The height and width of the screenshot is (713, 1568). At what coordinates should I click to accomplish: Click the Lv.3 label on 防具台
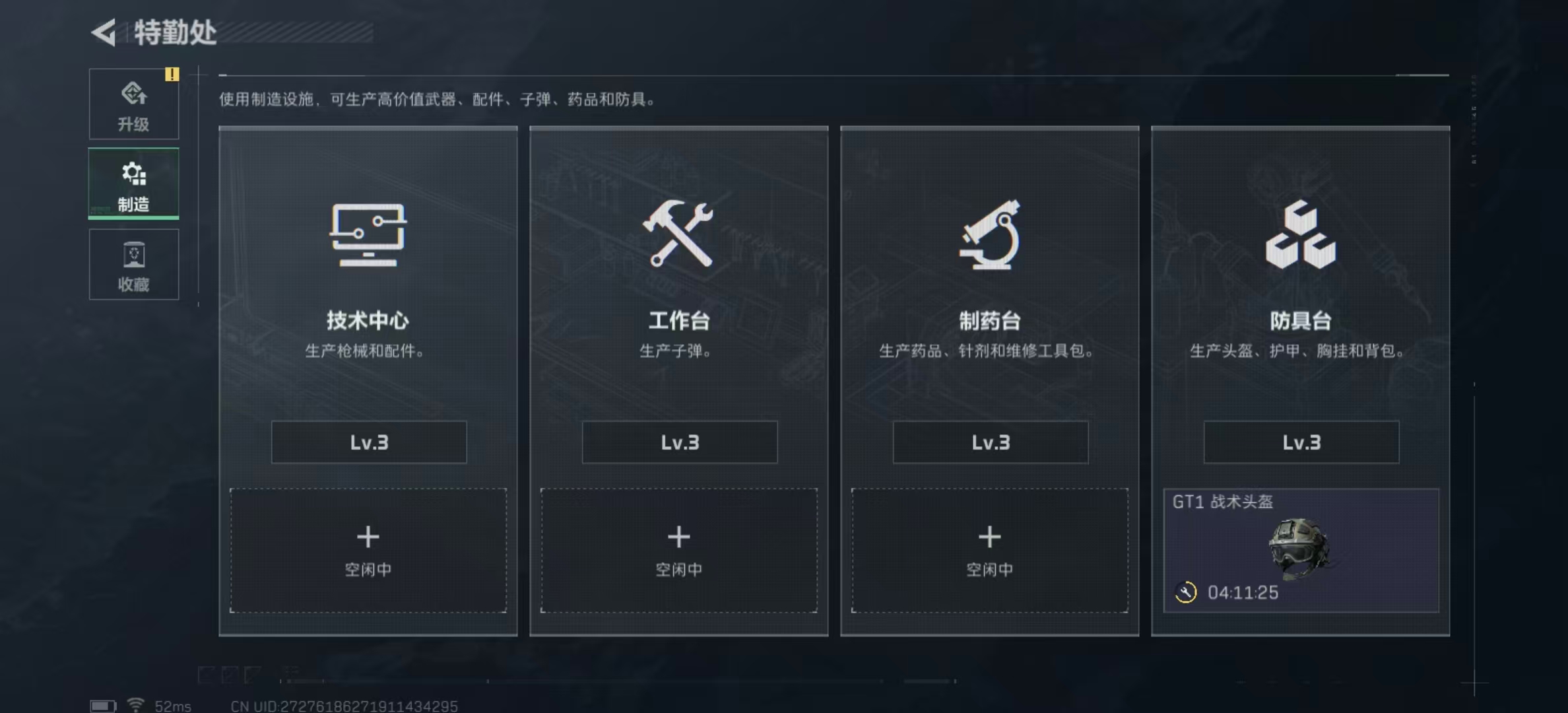(x=1300, y=442)
